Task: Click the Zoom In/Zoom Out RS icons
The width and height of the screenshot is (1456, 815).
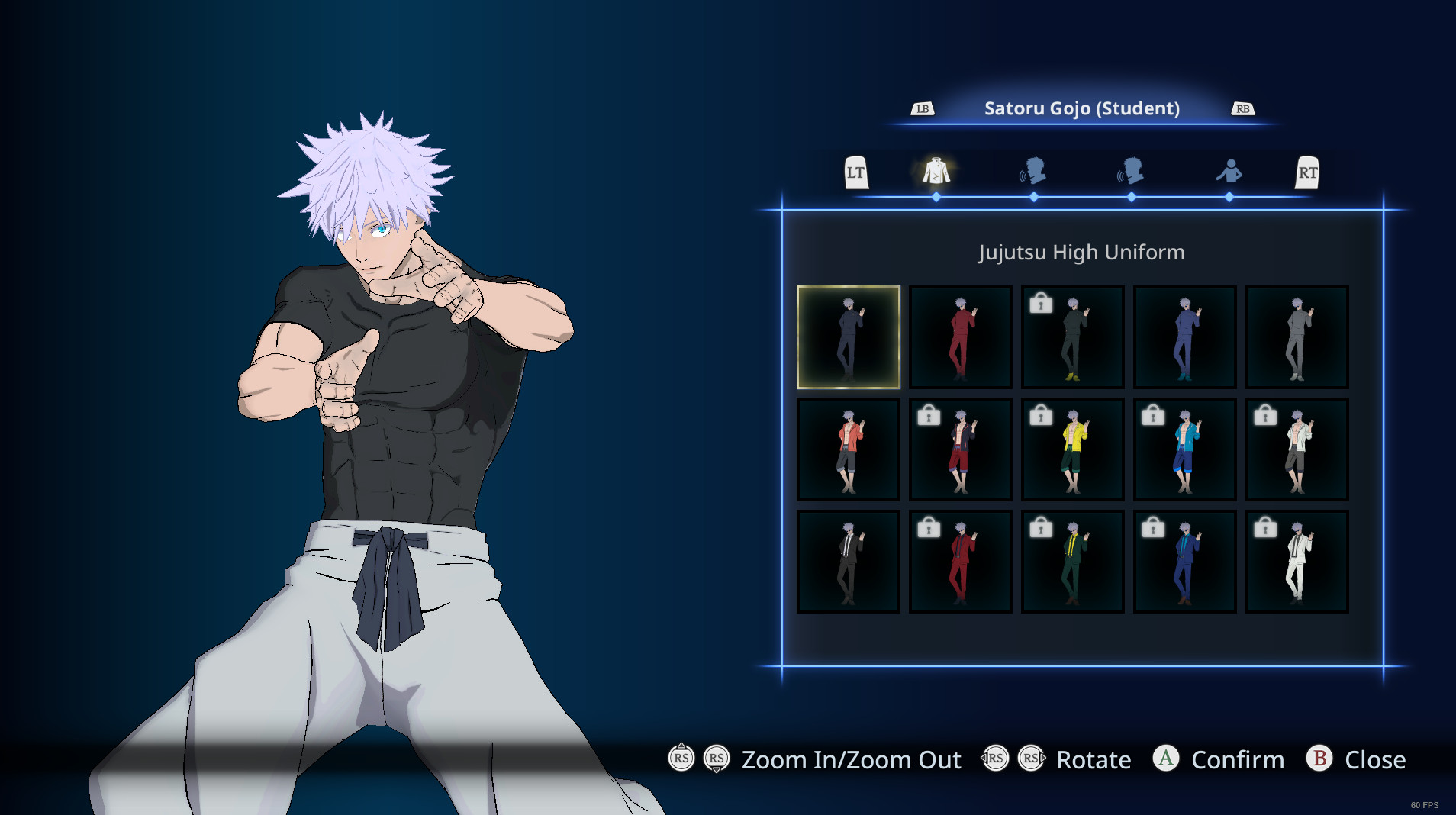Action: click(698, 759)
